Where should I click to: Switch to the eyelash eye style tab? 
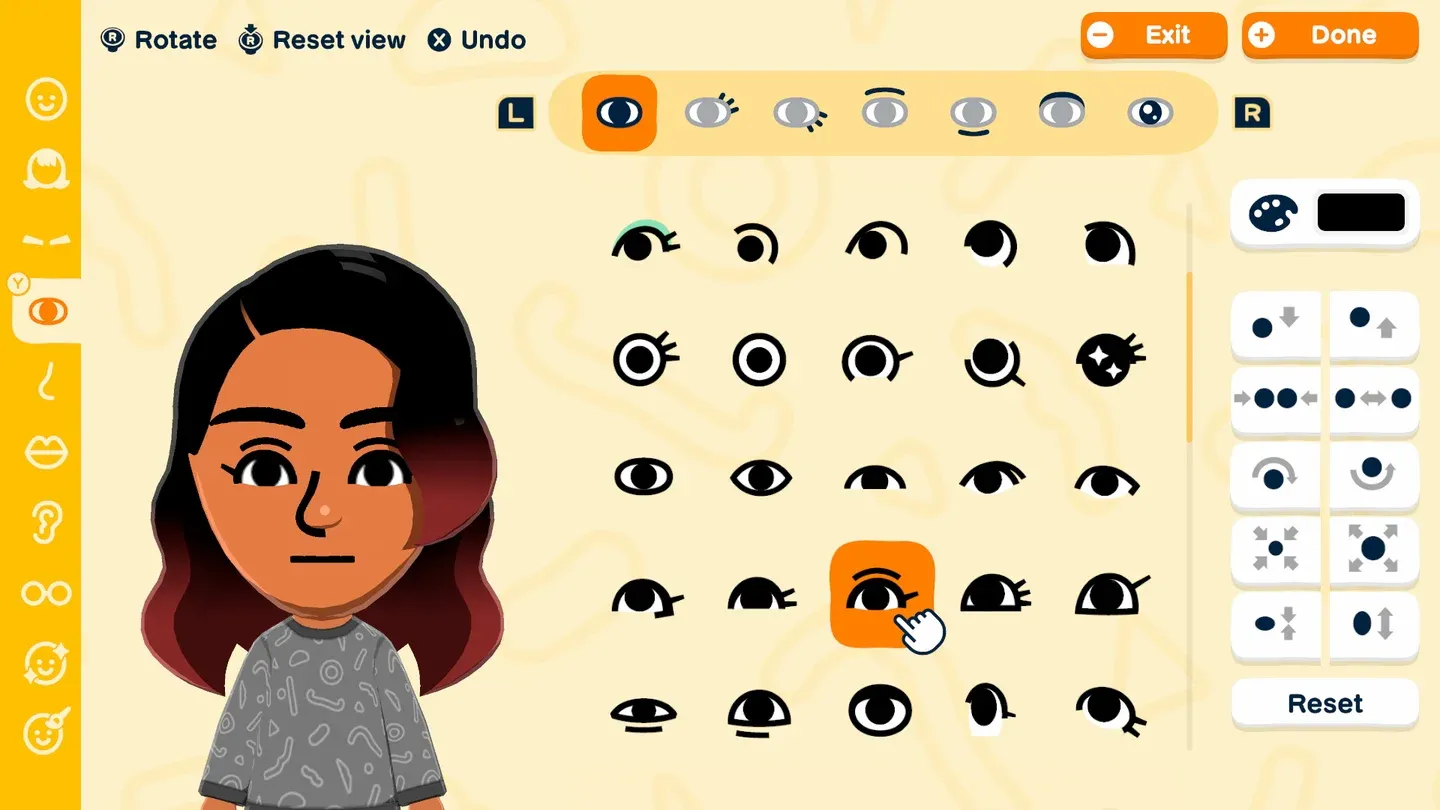point(711,112)
